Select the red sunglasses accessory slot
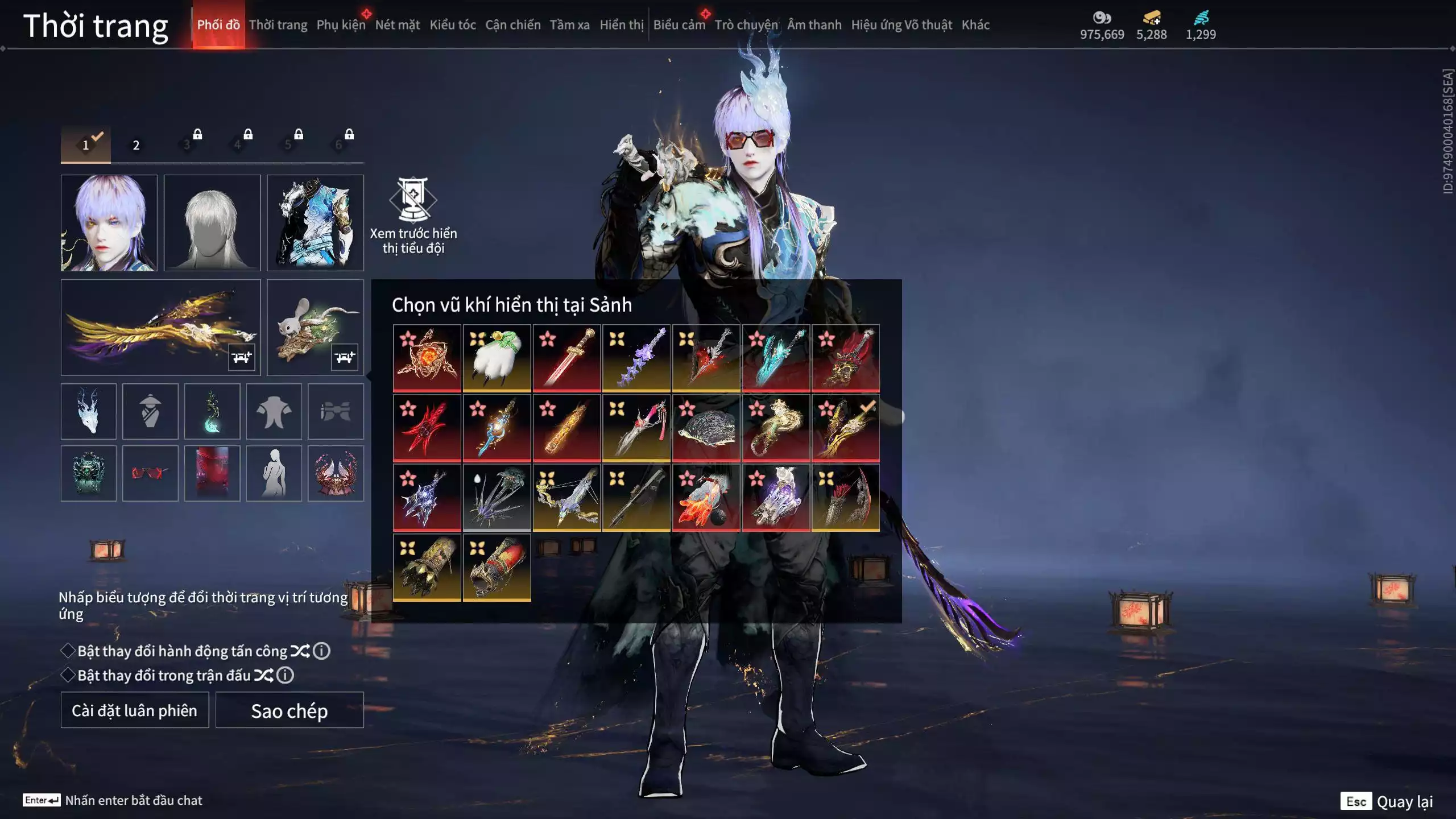The height and width of the screenshot is (819, 1456). (150, 473)
